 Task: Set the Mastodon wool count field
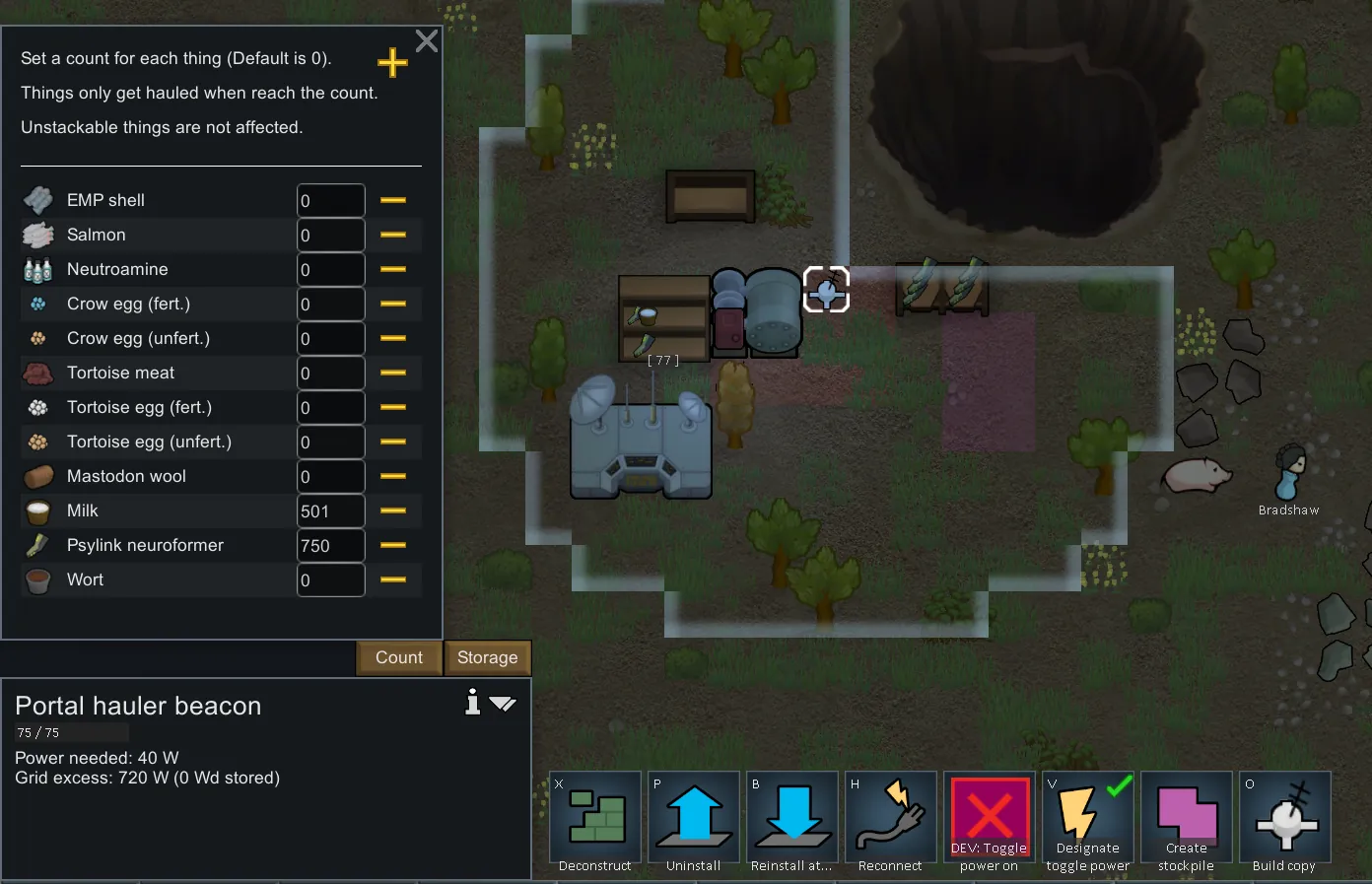[331, 477]
